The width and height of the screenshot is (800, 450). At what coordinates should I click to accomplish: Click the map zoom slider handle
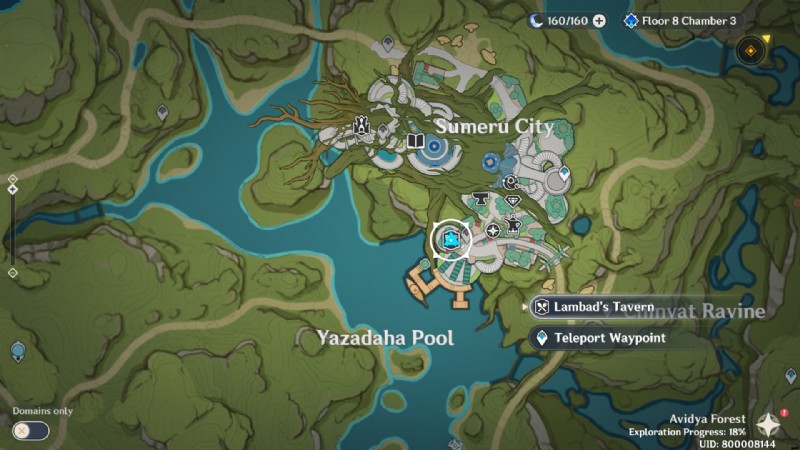(x=12, y=188)
